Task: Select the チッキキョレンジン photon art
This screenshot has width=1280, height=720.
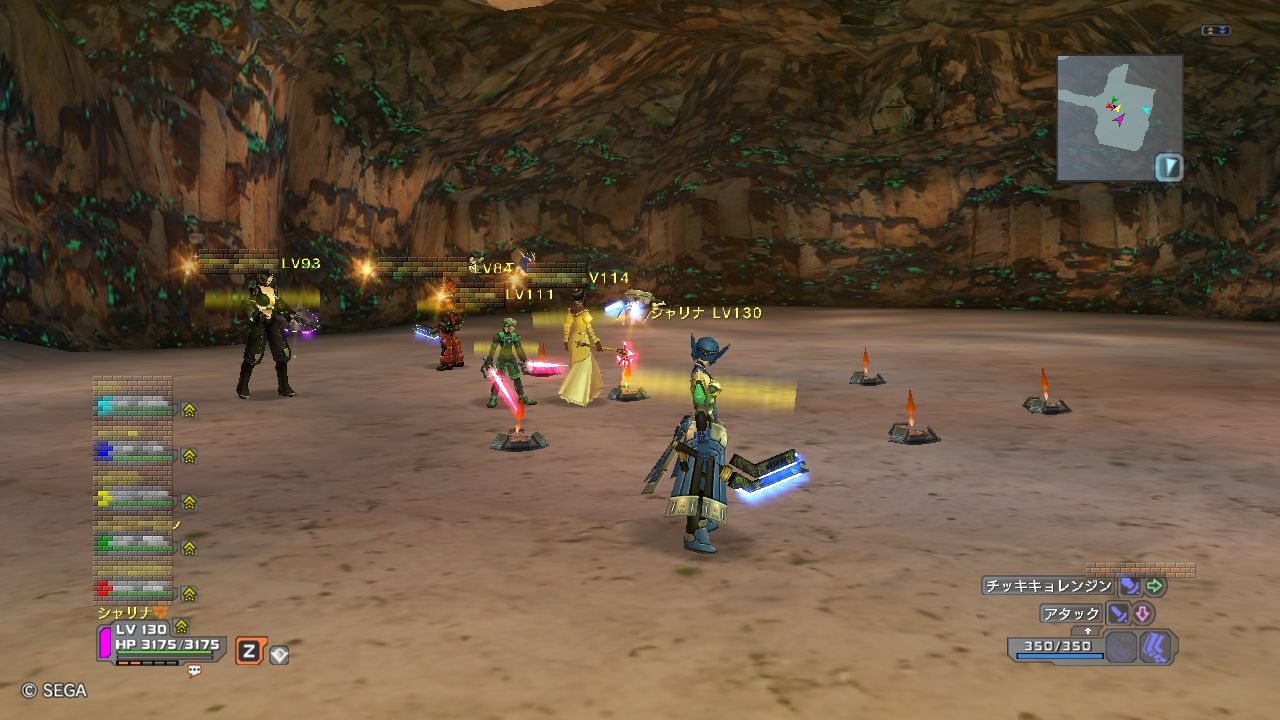Action: [x=1048, y=587]
